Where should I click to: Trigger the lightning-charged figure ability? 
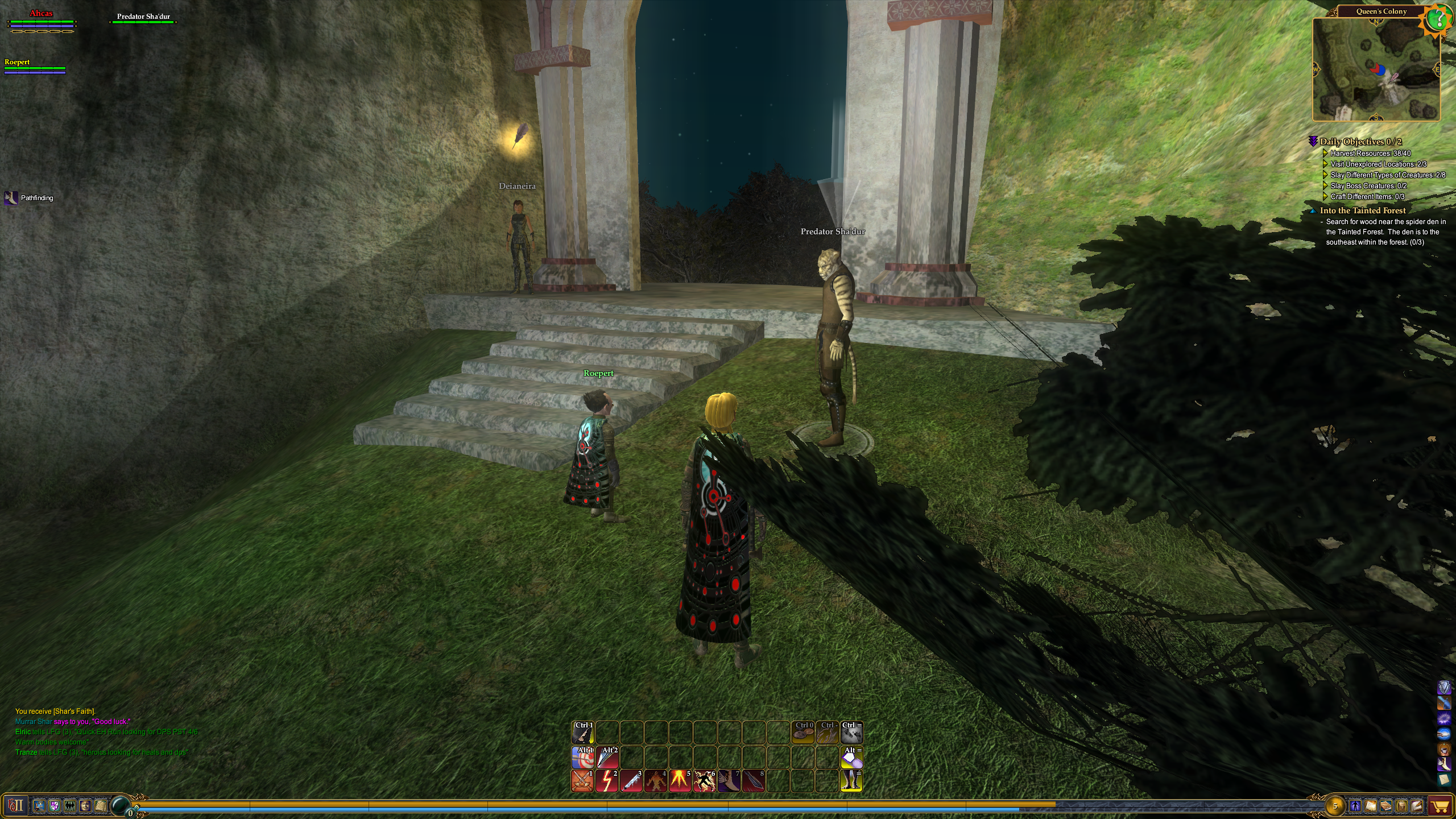(705, 781)
